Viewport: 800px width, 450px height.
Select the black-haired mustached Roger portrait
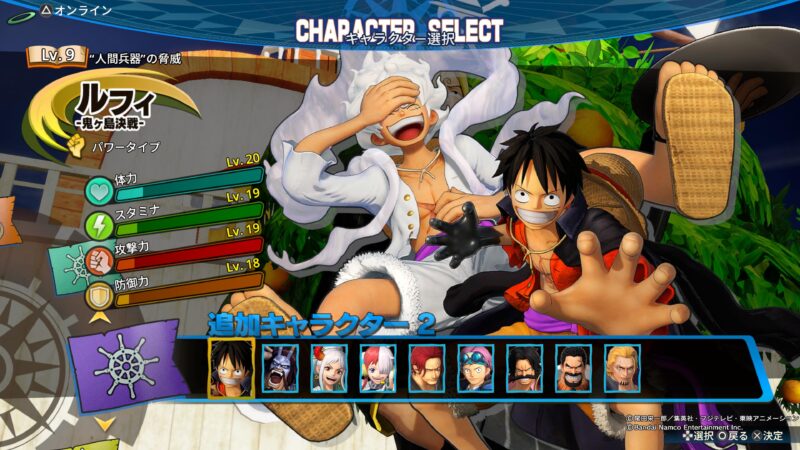pos(525,369)
